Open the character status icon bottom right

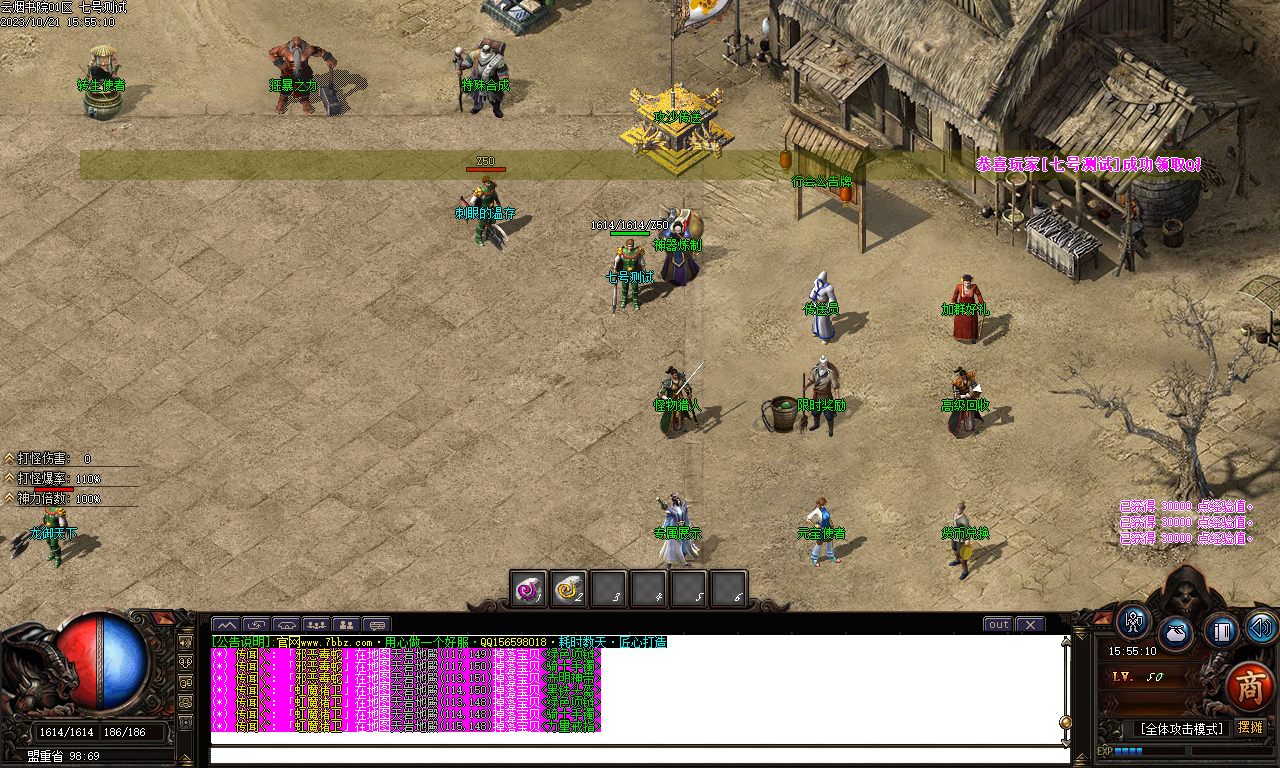[1133, 624]
